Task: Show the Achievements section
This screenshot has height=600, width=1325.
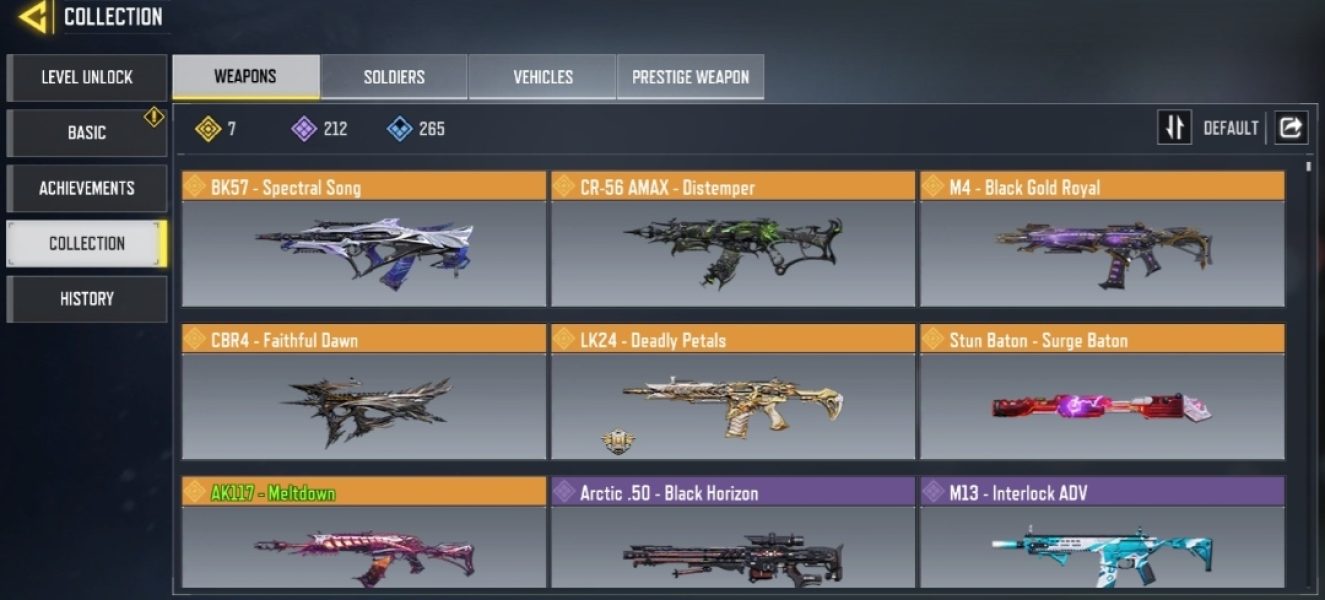Action: pyautogui.click(x=87, y=188)
